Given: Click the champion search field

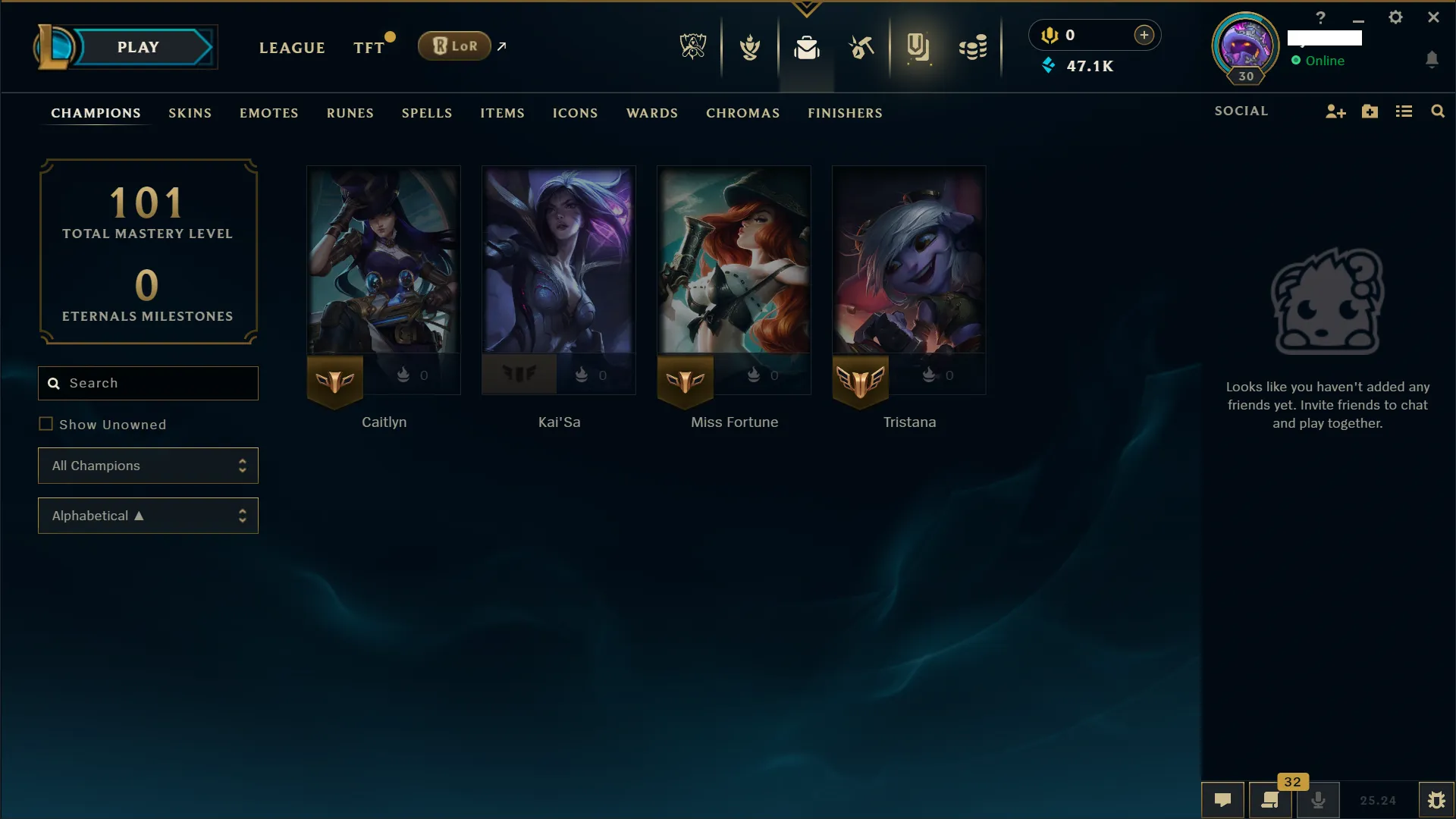Looking at the screenshot, I should pos(148,383).
